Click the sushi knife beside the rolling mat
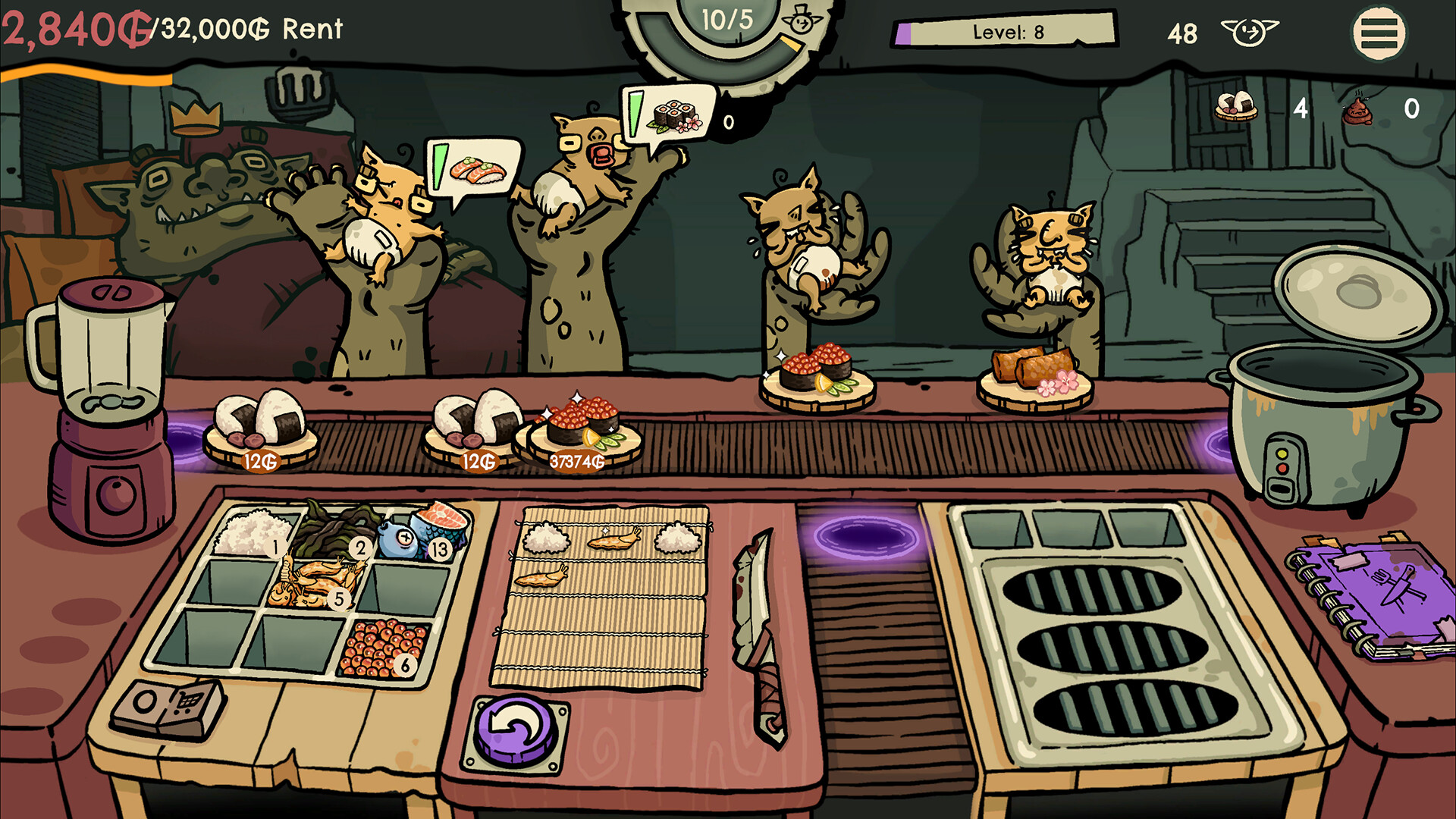The height and width of the screenshot is (819, 1456). pyautogui.click(x=758, y=637)
